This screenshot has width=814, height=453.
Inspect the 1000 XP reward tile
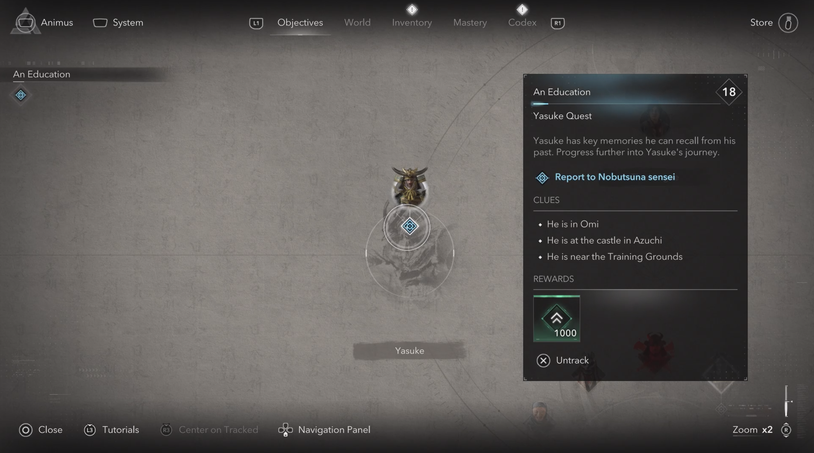(x=557, y=318)
